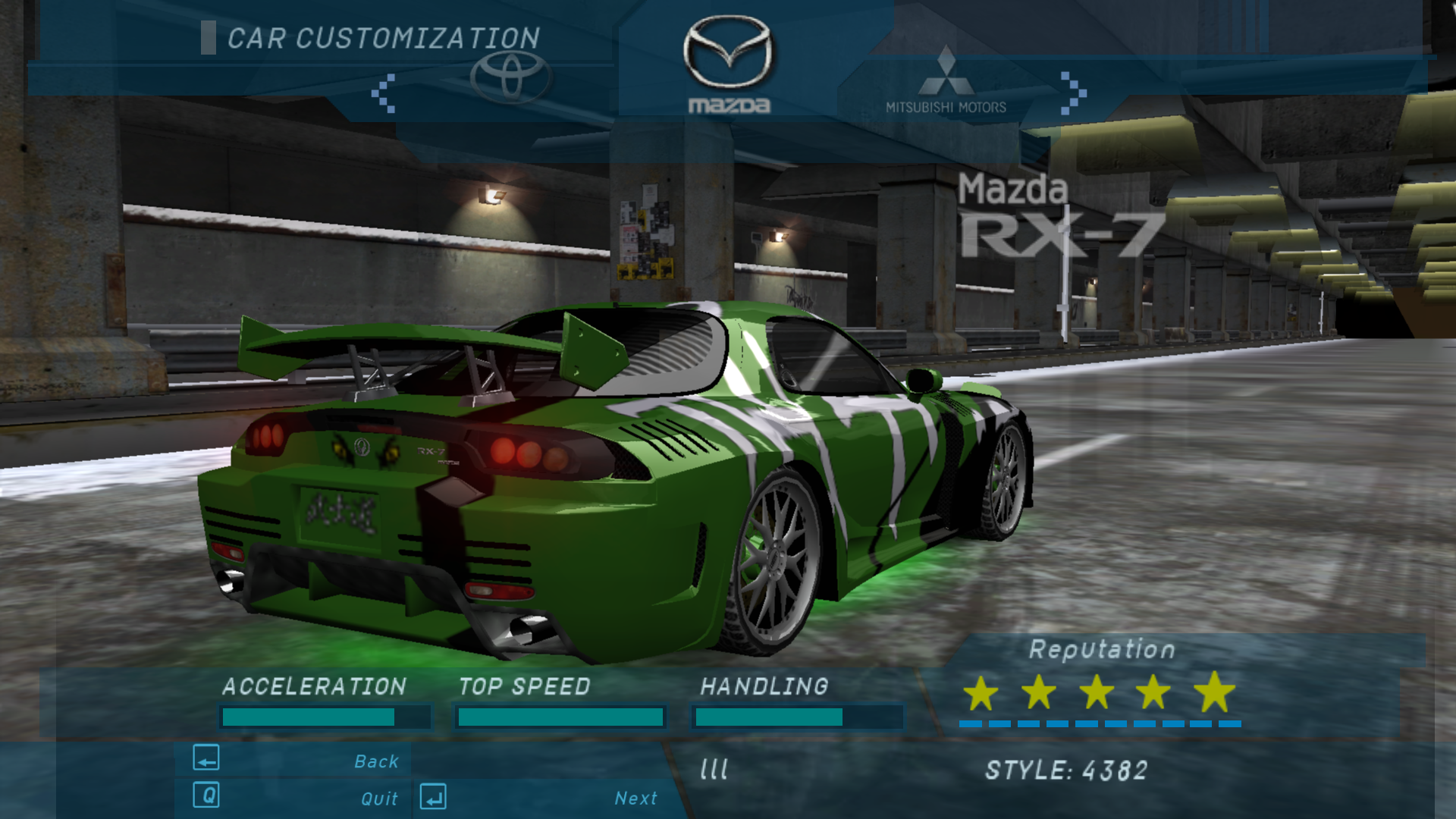Choose the Mazda manufacturer logo
The image size is (1456, 819).
728,64
